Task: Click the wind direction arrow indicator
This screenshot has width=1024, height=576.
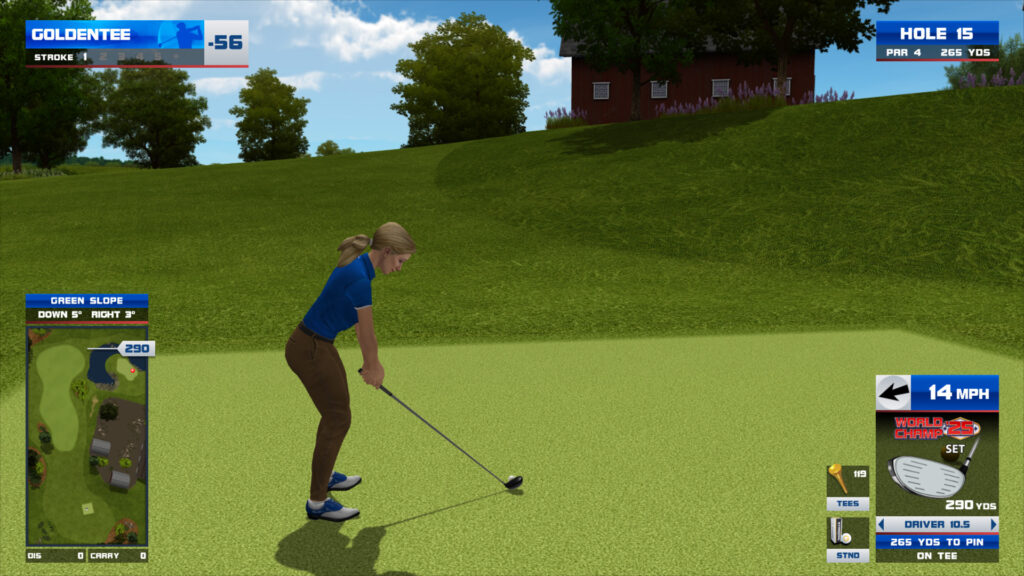Action: click(893, 392)
